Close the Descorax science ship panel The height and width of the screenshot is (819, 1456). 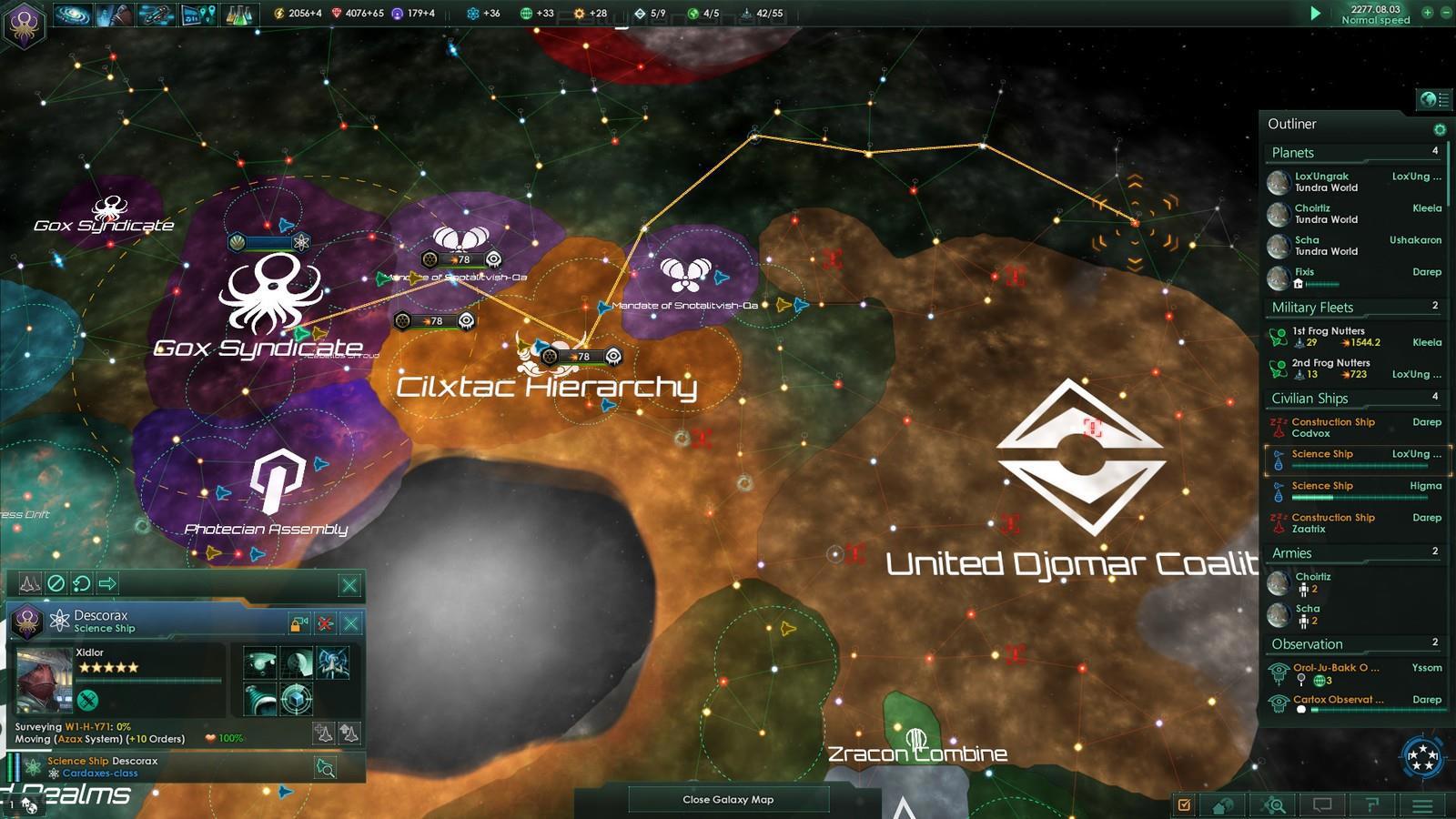click(350, 623)
